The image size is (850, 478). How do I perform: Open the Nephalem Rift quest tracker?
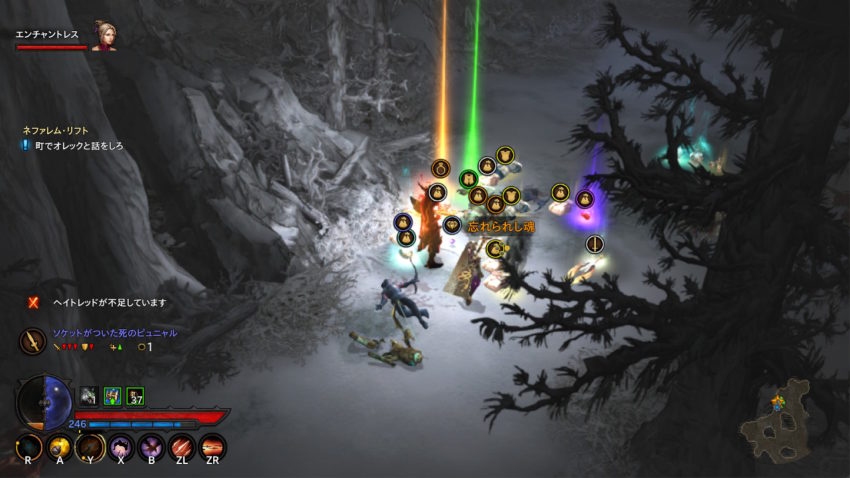point(57,131)
